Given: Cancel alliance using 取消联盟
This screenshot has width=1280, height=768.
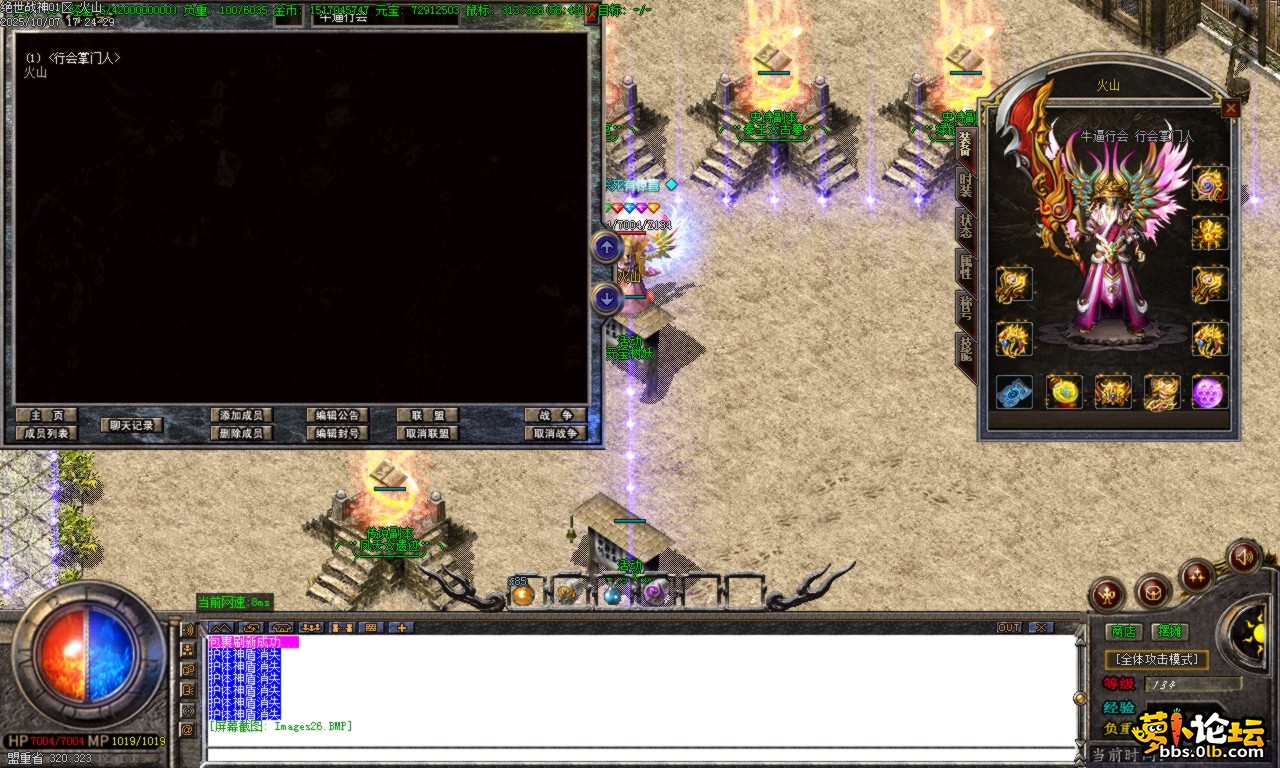Looking at the screenshot, I should [427, 433].
